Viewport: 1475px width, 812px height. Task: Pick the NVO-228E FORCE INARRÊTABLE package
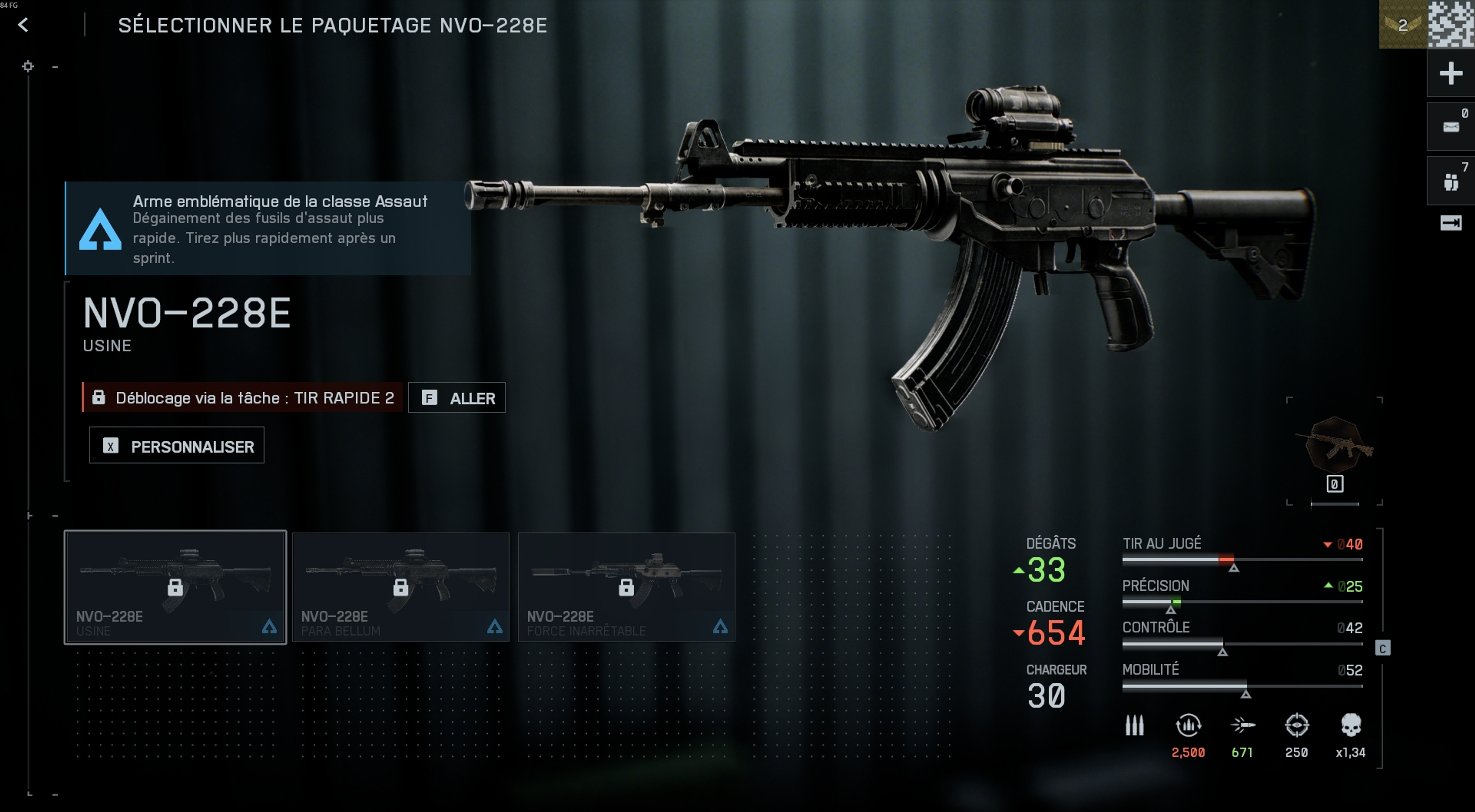point(626,587)
